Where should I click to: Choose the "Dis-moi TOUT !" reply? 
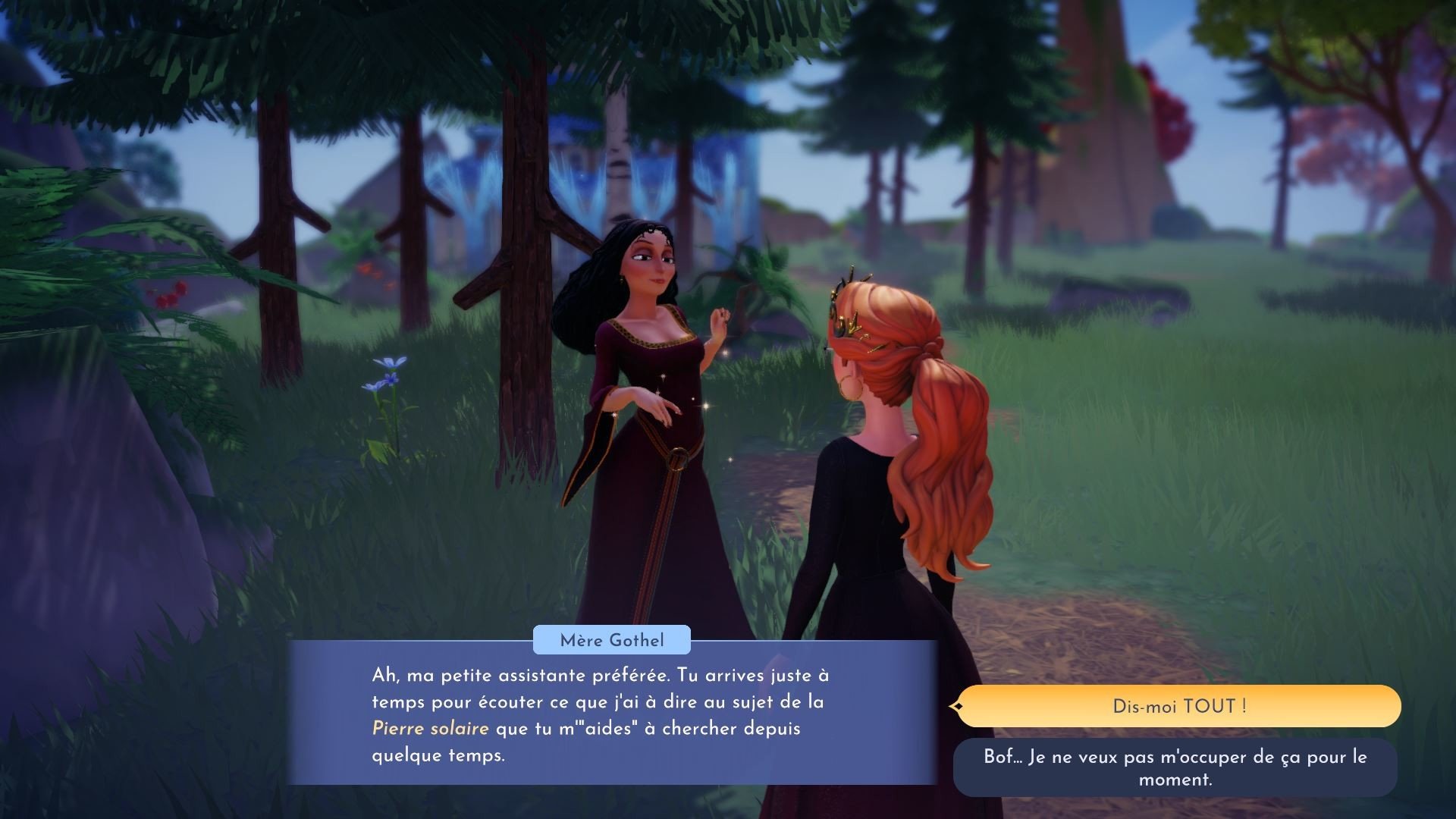point(1178,706)
